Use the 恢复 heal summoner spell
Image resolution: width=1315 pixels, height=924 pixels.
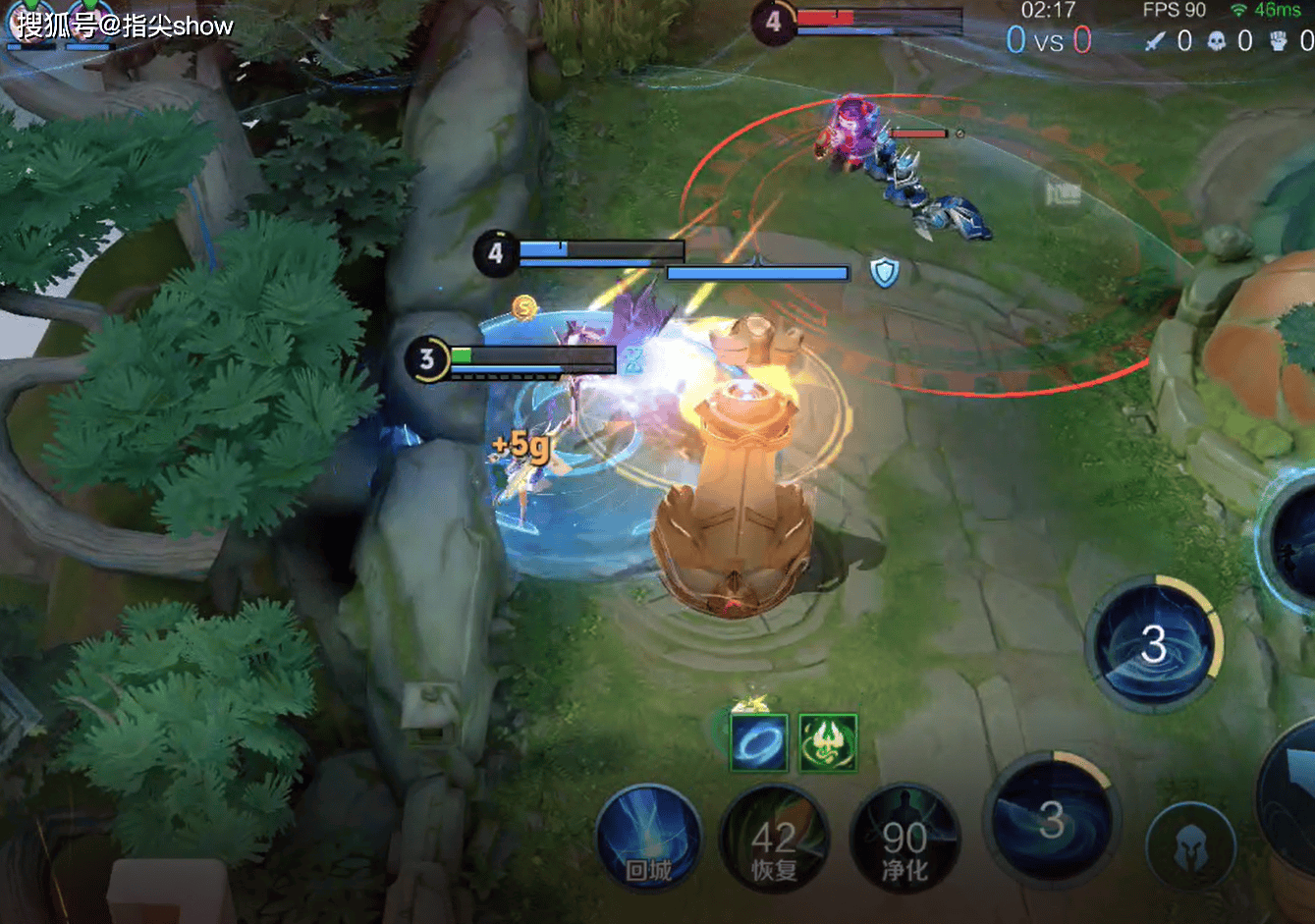click(x=774, y=842)
